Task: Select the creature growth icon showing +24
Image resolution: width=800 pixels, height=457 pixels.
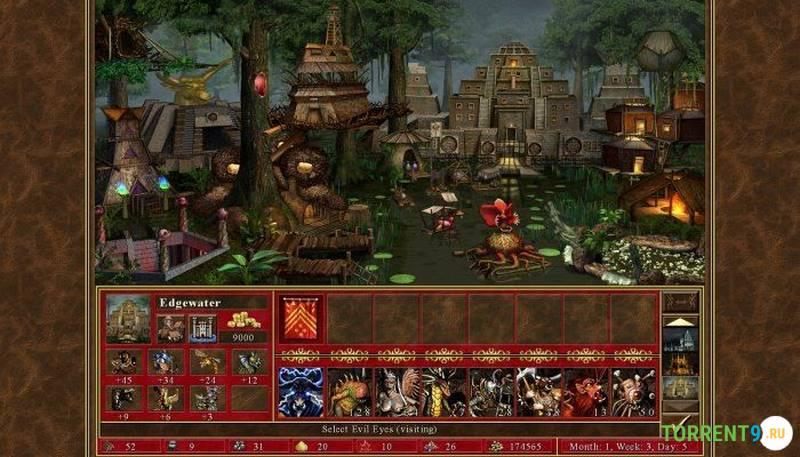Action: pos(207,361)
